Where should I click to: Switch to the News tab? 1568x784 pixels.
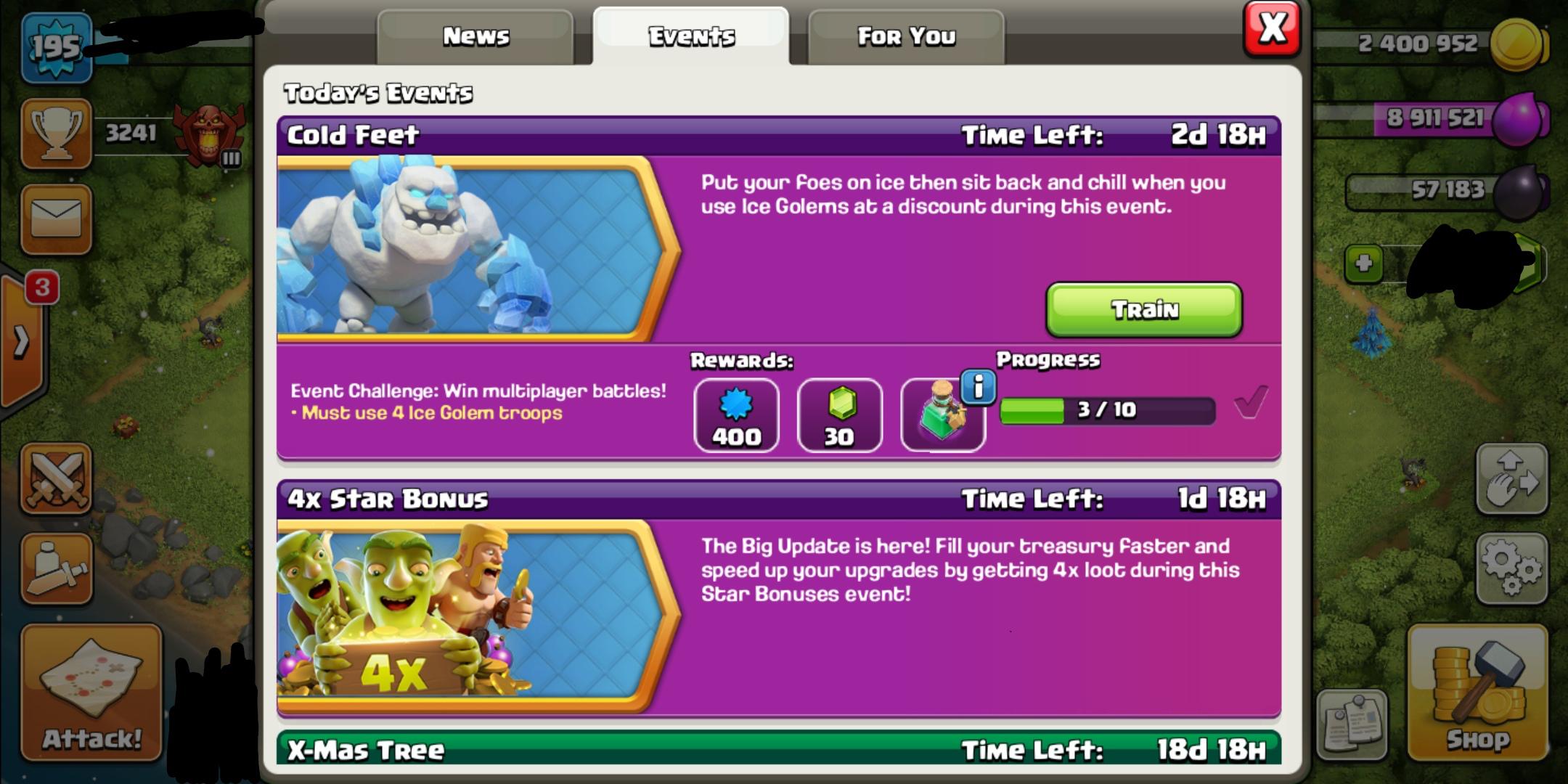click(475, 35)
